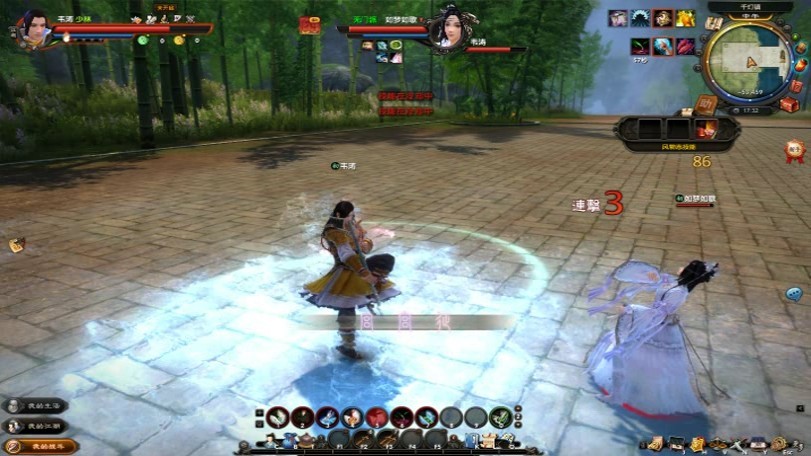
Task: Open the scroll icon in bottom-right menu
Action: (x=655, y=443)
